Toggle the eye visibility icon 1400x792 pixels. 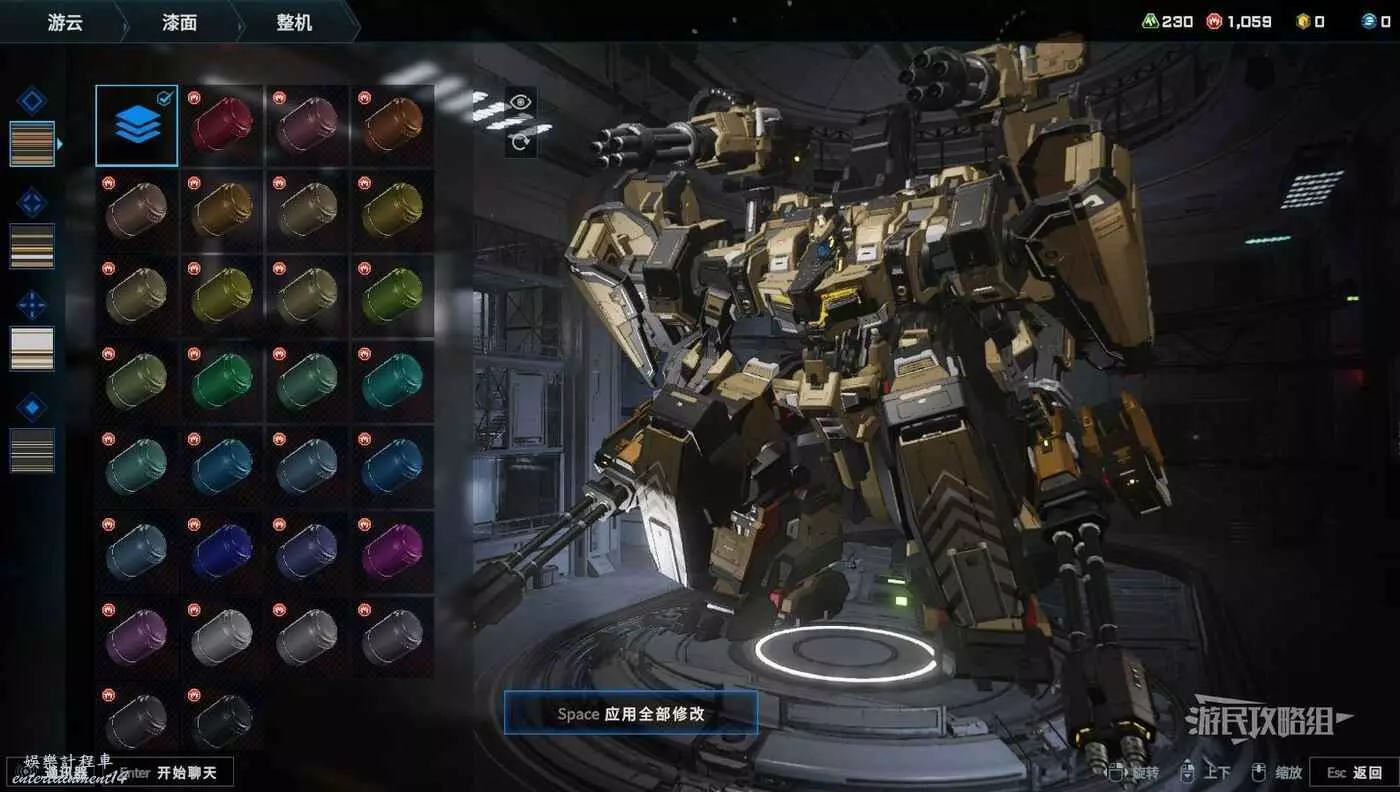(x=520, y=101)
